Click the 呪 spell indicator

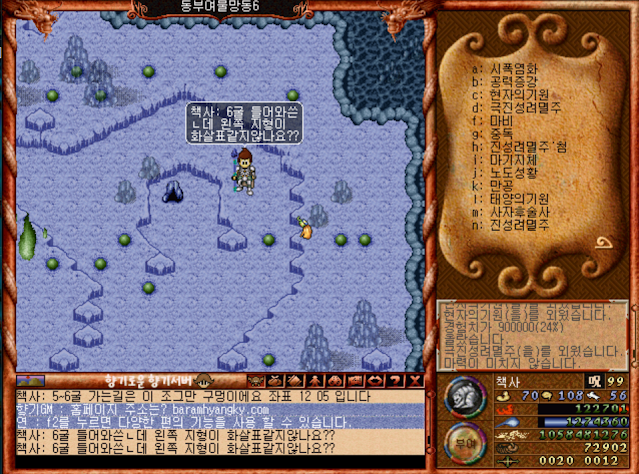(x=595, y=381)
